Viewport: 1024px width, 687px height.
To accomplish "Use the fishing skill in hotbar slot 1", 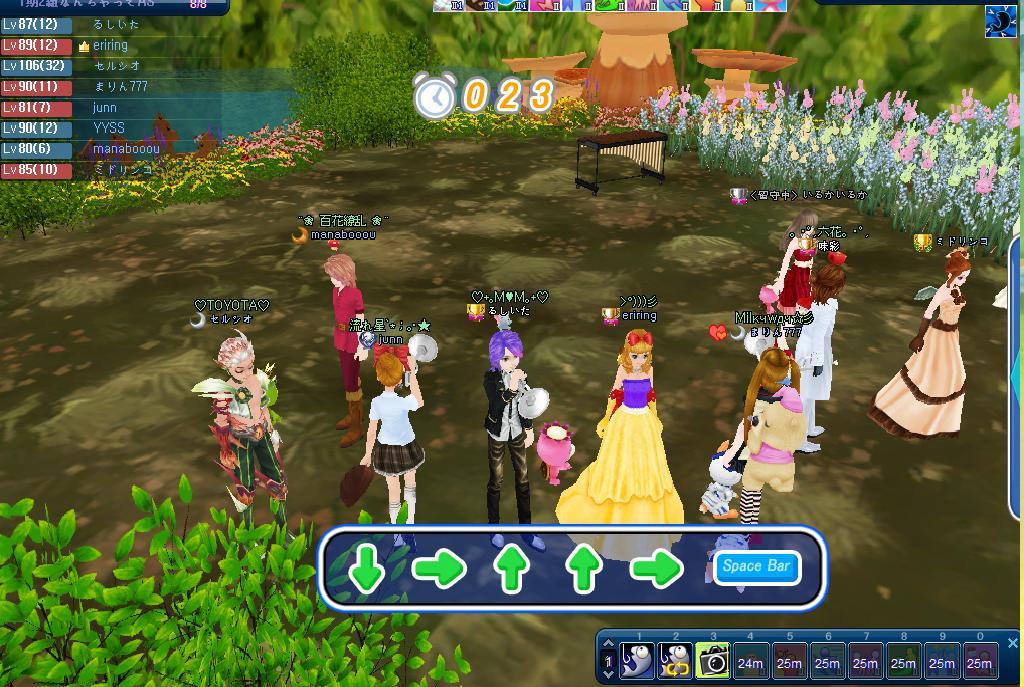I will [636, 661].
